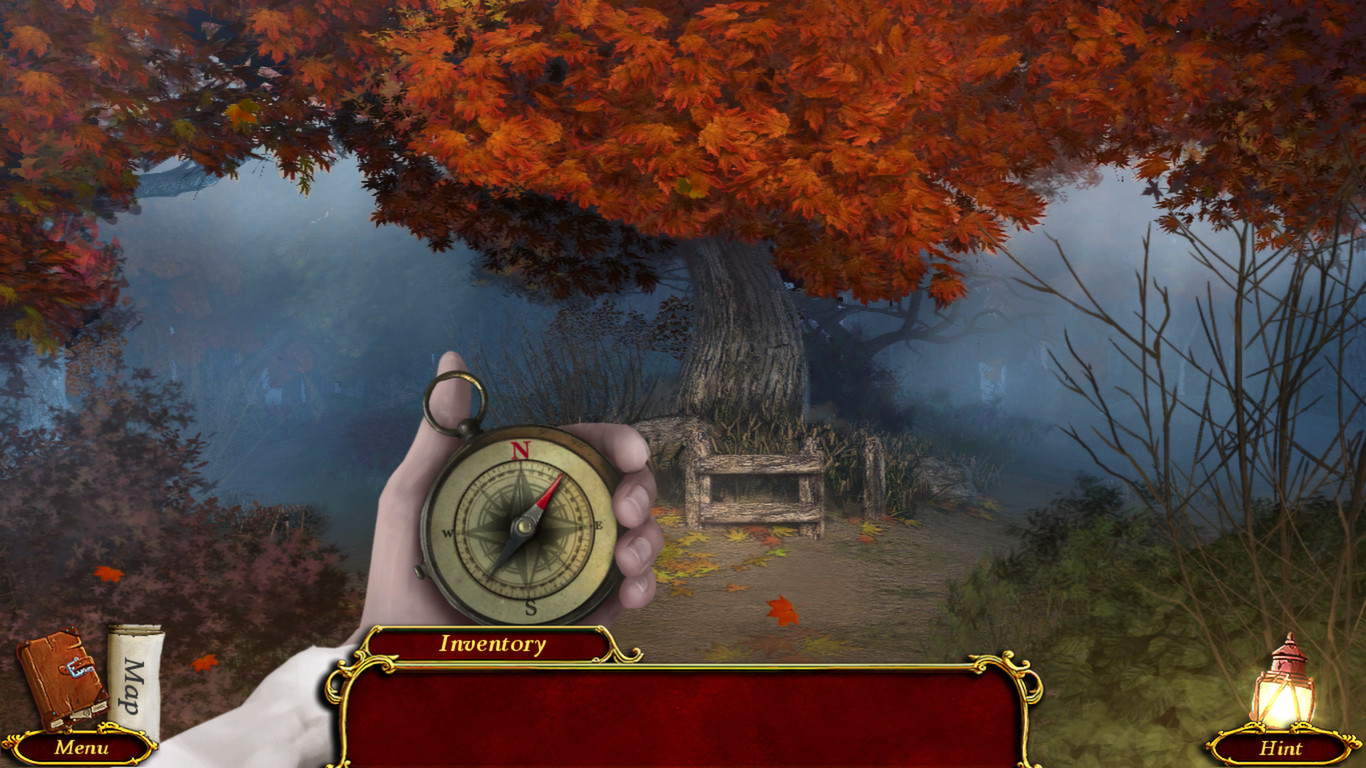The height and width of the screenshot is (768, 1366).
Task: Open the journal diary icon
Action: pyautogui.click(x=60, y=680)
